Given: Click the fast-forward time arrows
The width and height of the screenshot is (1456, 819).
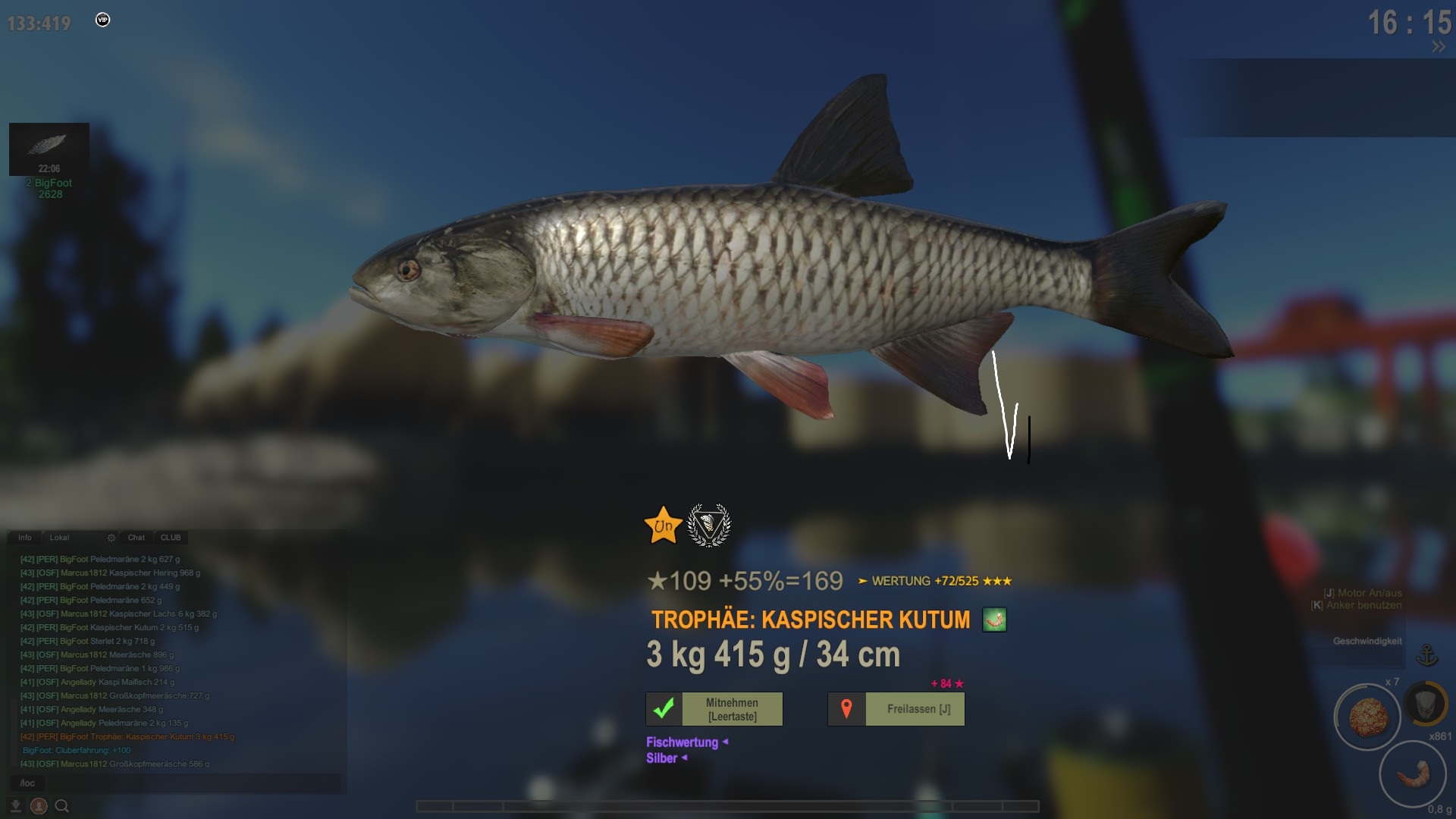Looking at the screenshot, I should point(1439,47).
